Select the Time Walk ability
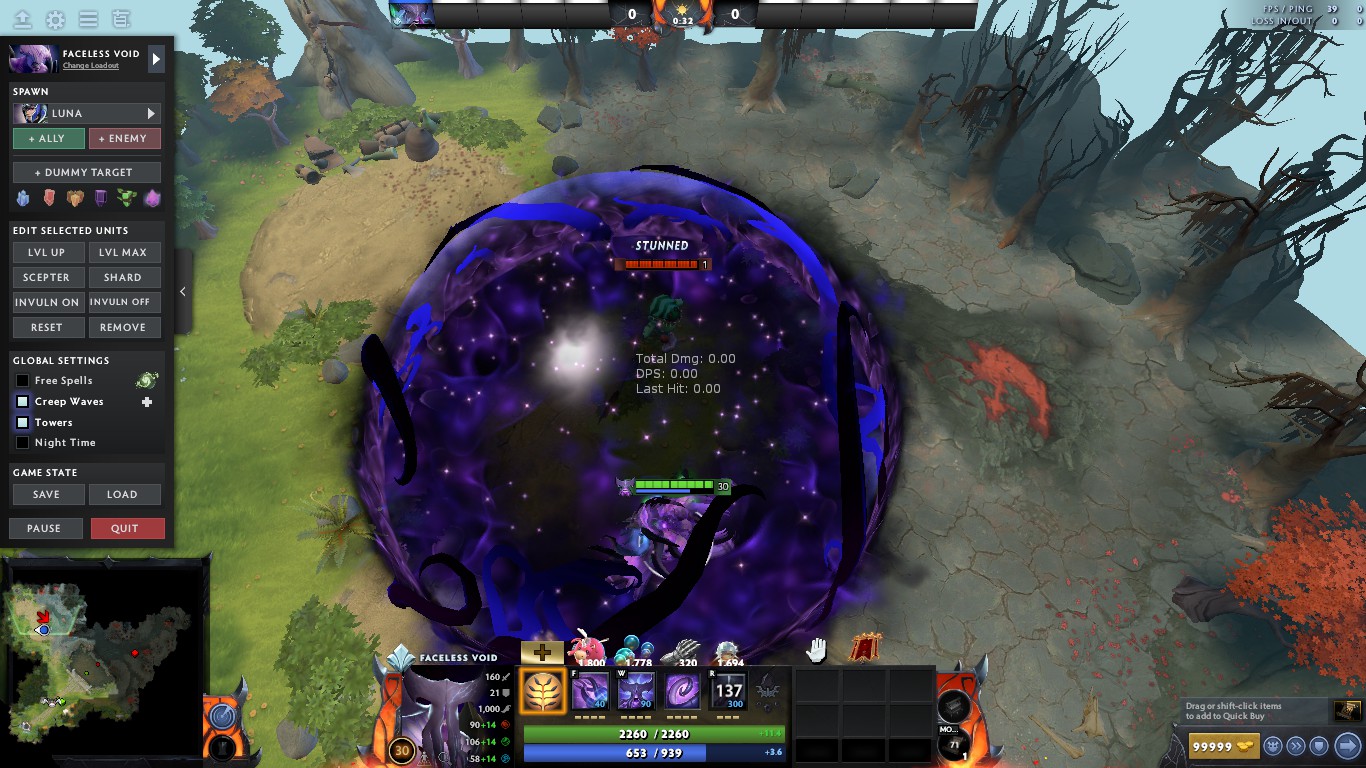 tap(588, 690)
